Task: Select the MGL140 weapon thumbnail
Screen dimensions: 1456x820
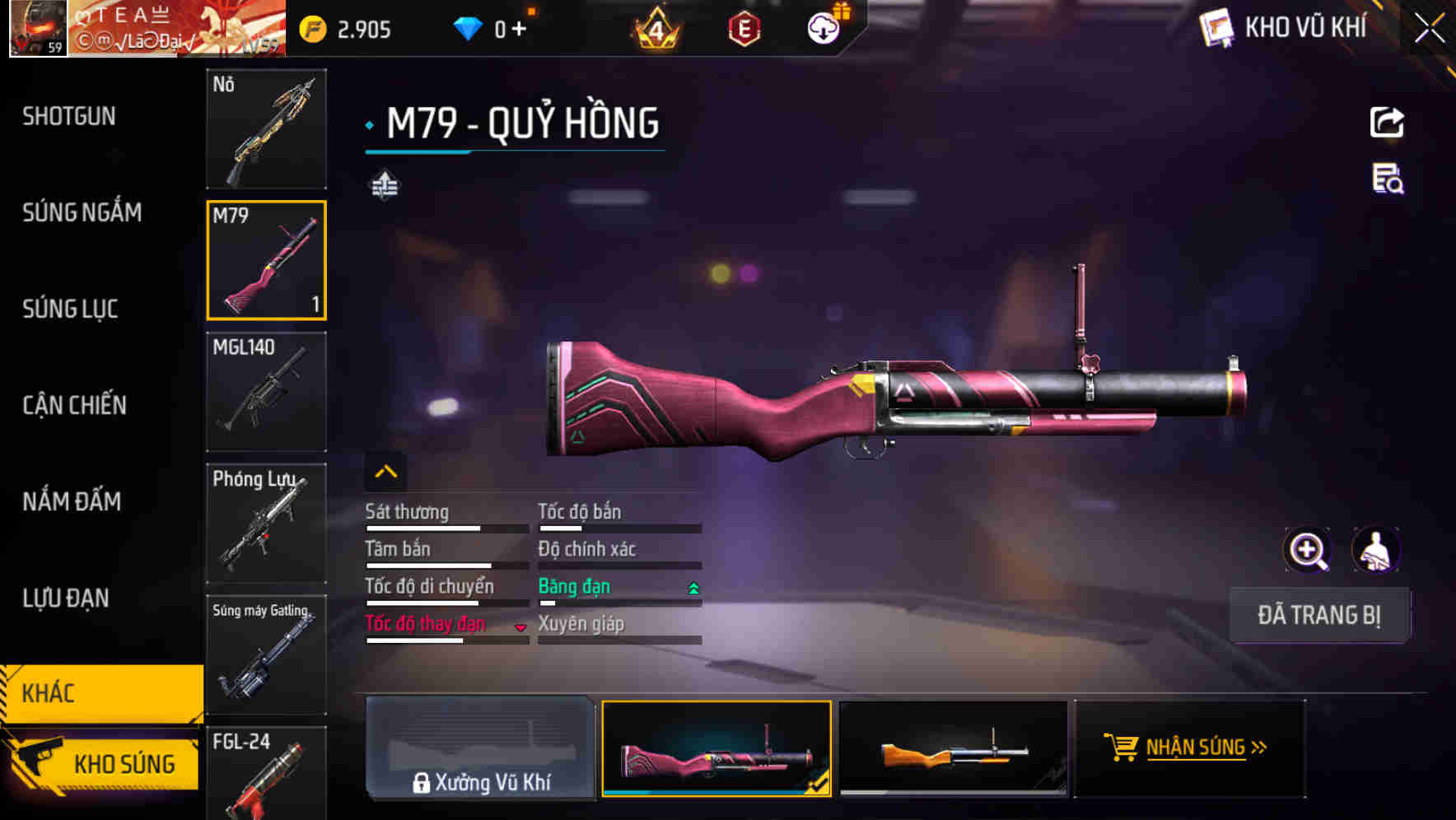Action: pyautogui.click(x=266, y=392)
